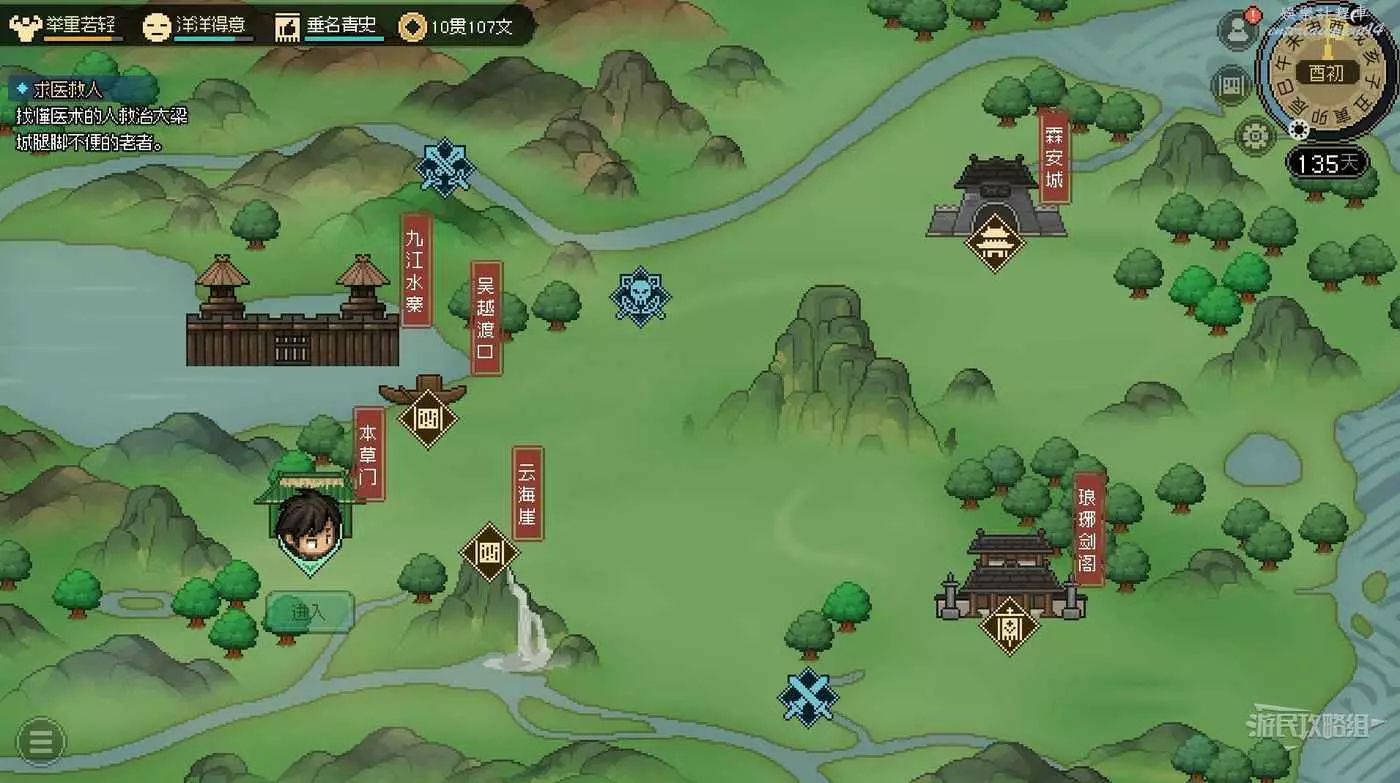
Task: Select the blue skull encounter marker
Action: (x=640, y=296)
